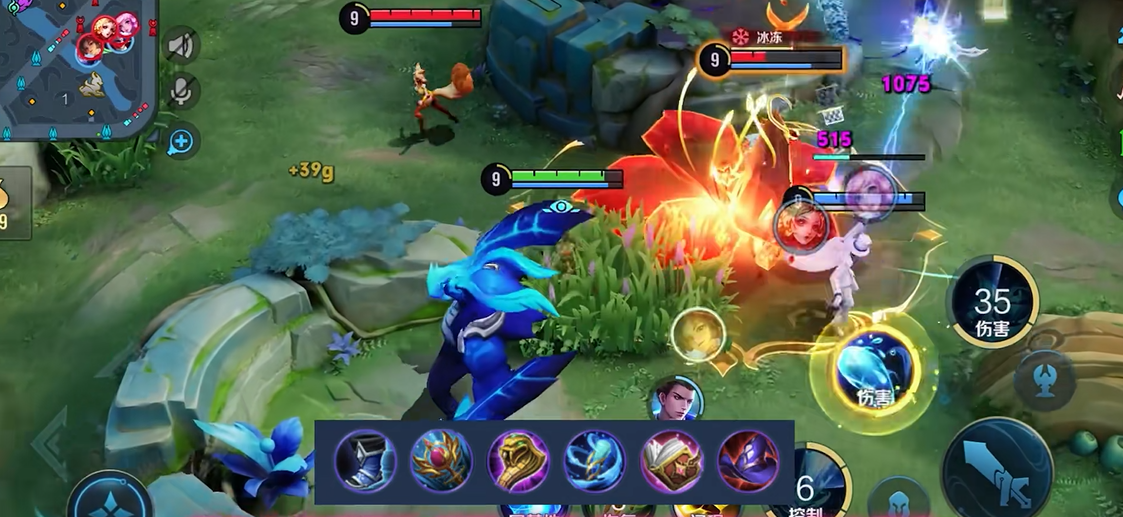Open the quick chat plus bubble
The image size is (1123, 517).
point(181,143)
